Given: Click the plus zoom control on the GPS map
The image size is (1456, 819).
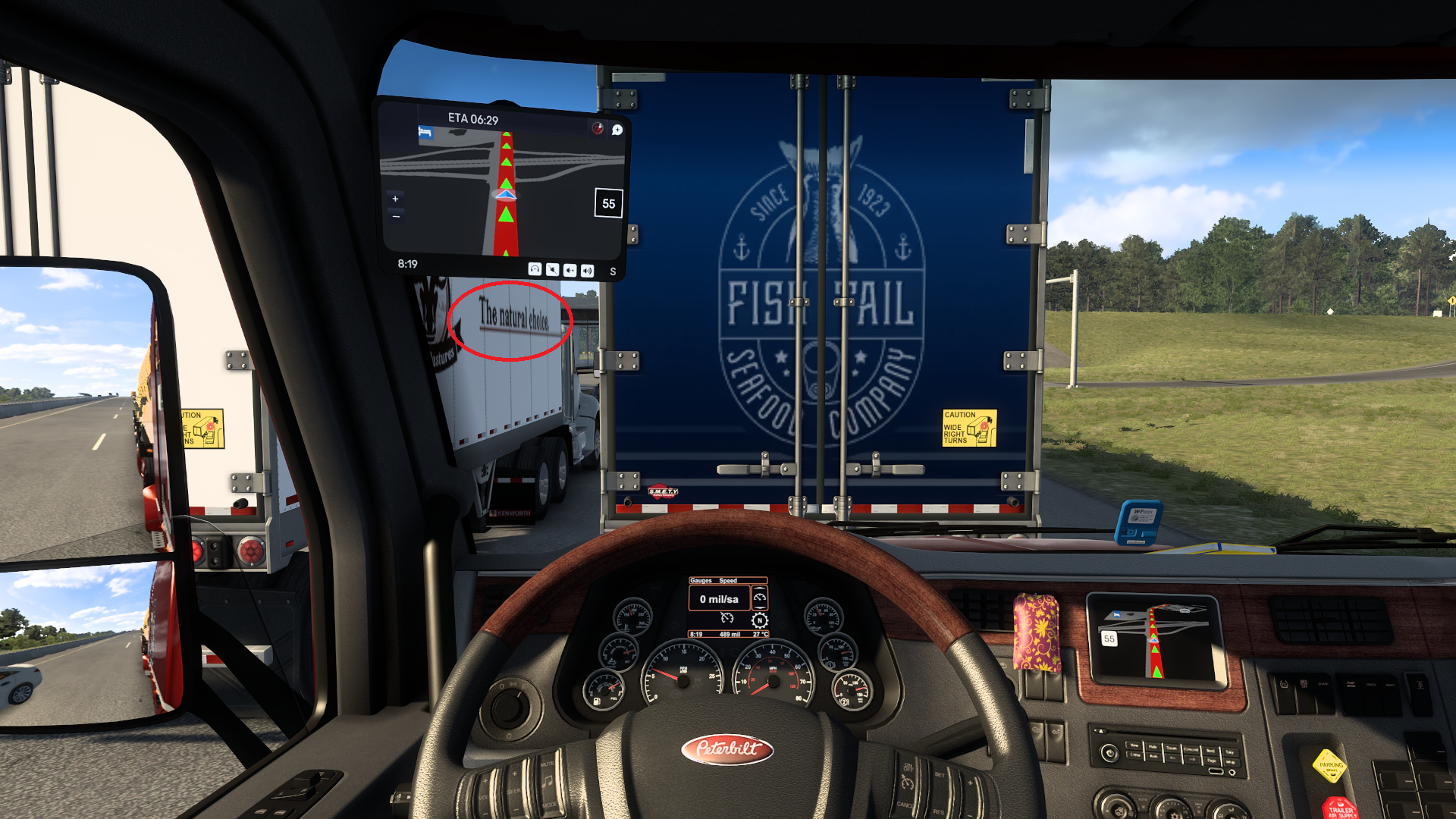Looking at the screenshot, I should click(395, 199).
